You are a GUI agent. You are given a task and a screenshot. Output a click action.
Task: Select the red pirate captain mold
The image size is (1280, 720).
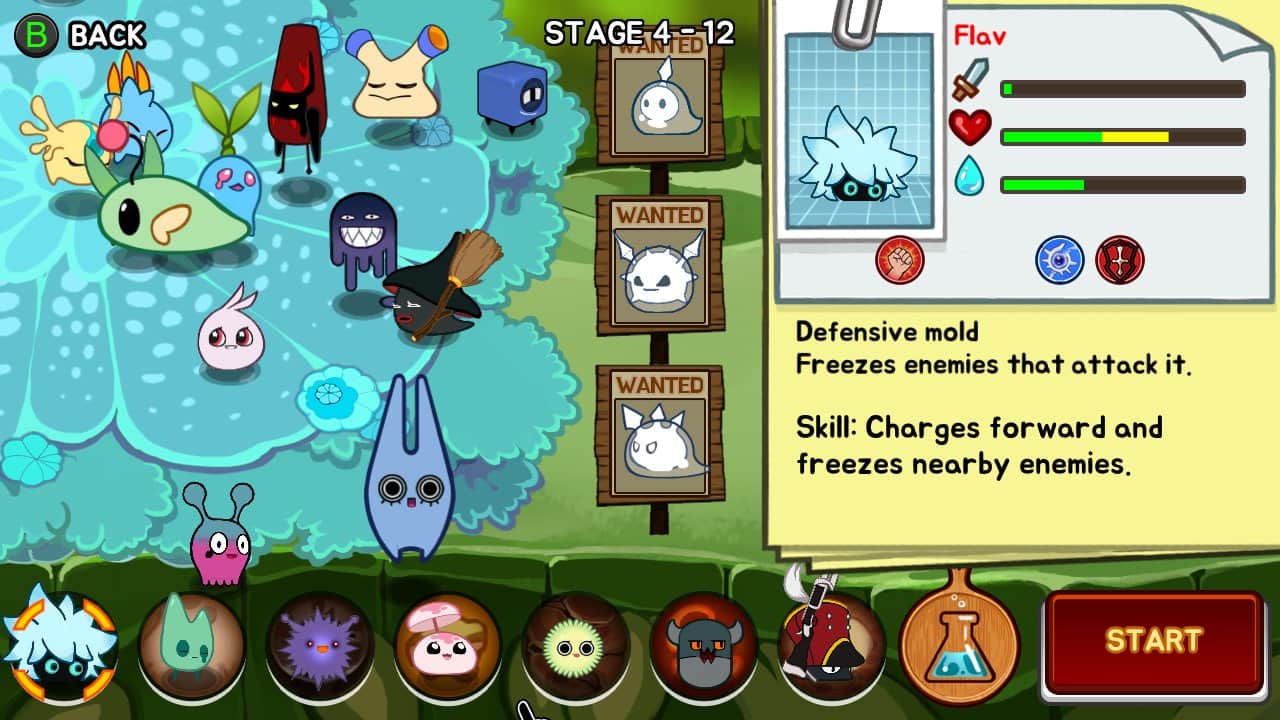click(x=830, y=645)
